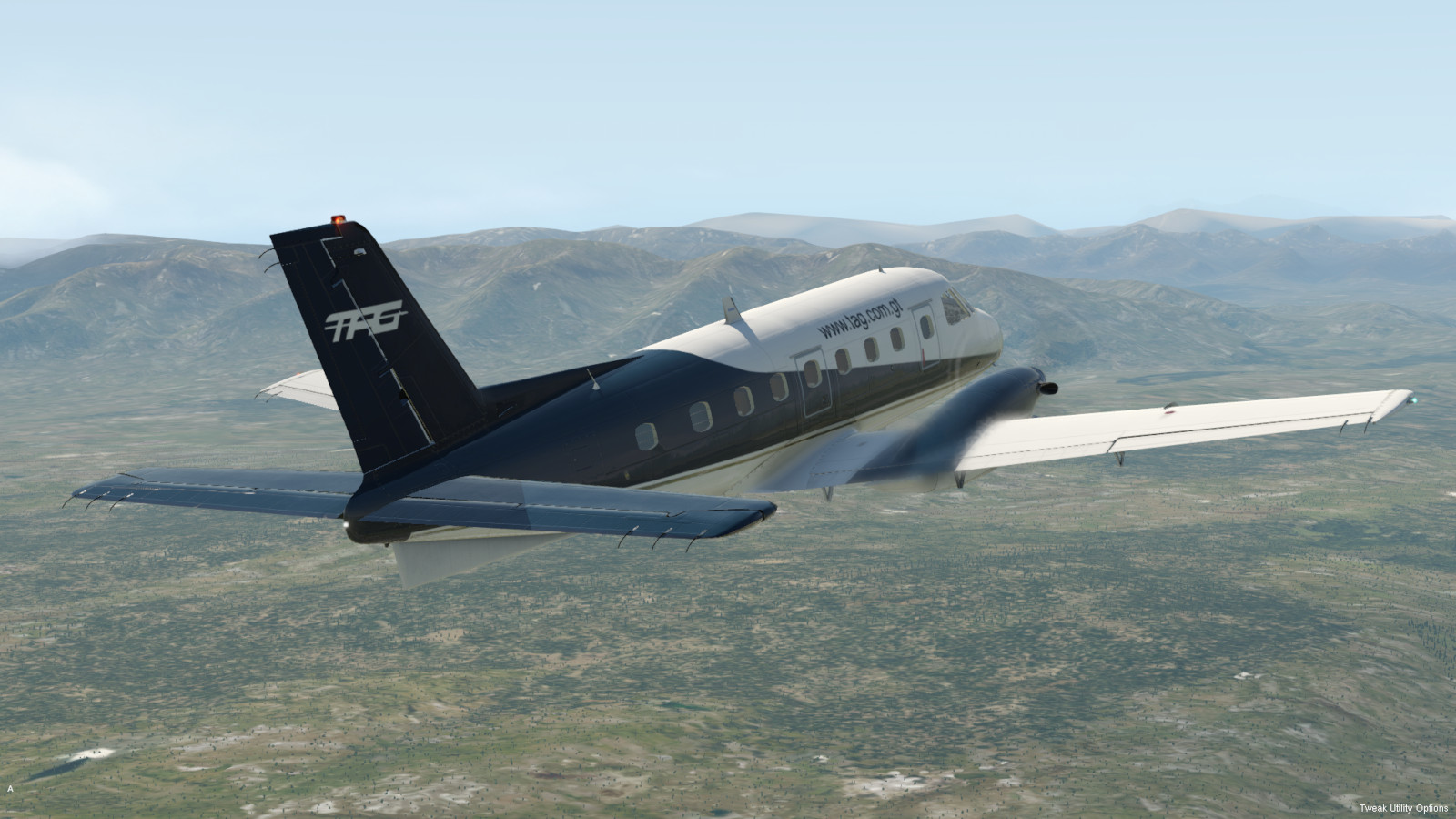Screen dimensions: 1456x819
Task: Open the Tweak Utility Options label
Action: click(x=1402, y=808)
